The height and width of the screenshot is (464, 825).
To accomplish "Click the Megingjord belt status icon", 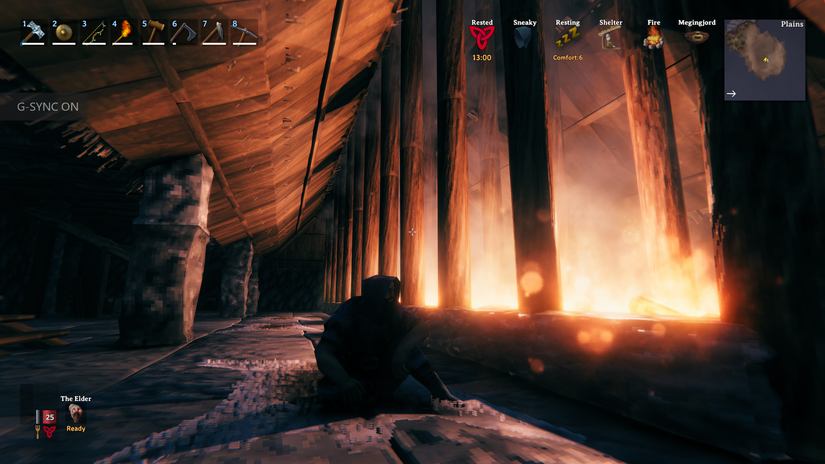I will click(696, 37).
